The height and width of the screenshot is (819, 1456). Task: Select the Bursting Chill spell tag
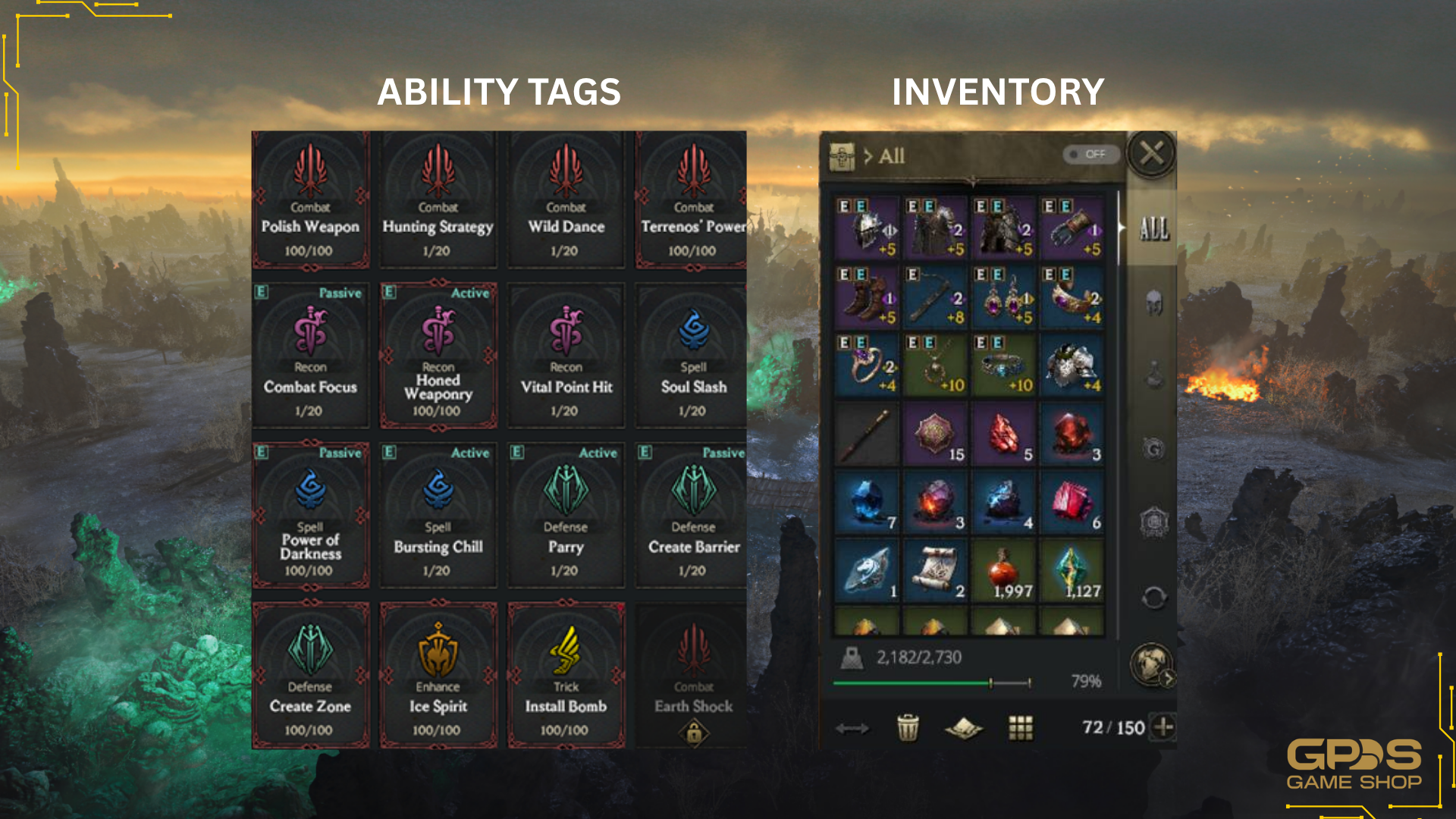[x=438, y=517]
